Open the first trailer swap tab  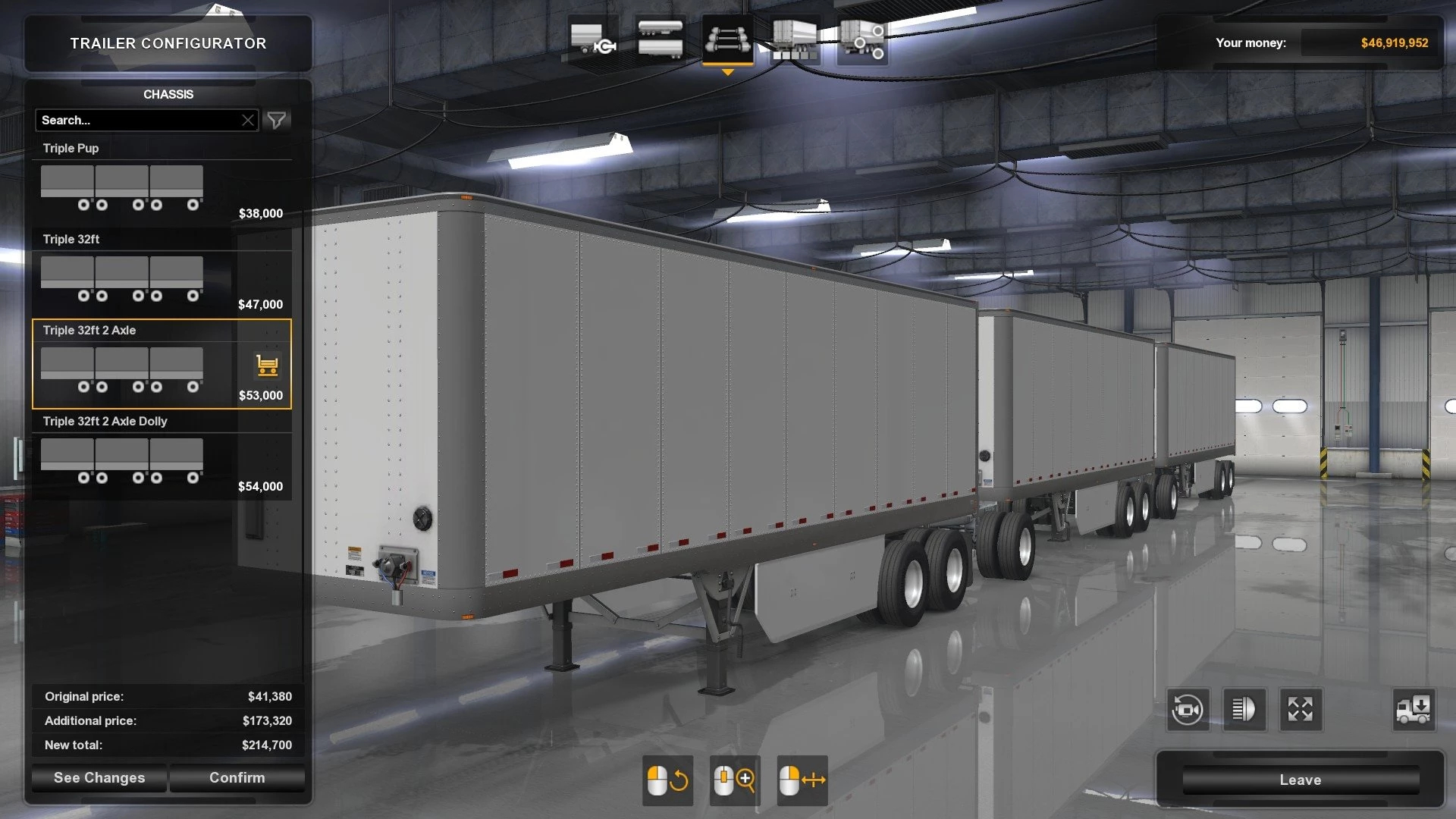pyautogui.click(x=592, y=39)
